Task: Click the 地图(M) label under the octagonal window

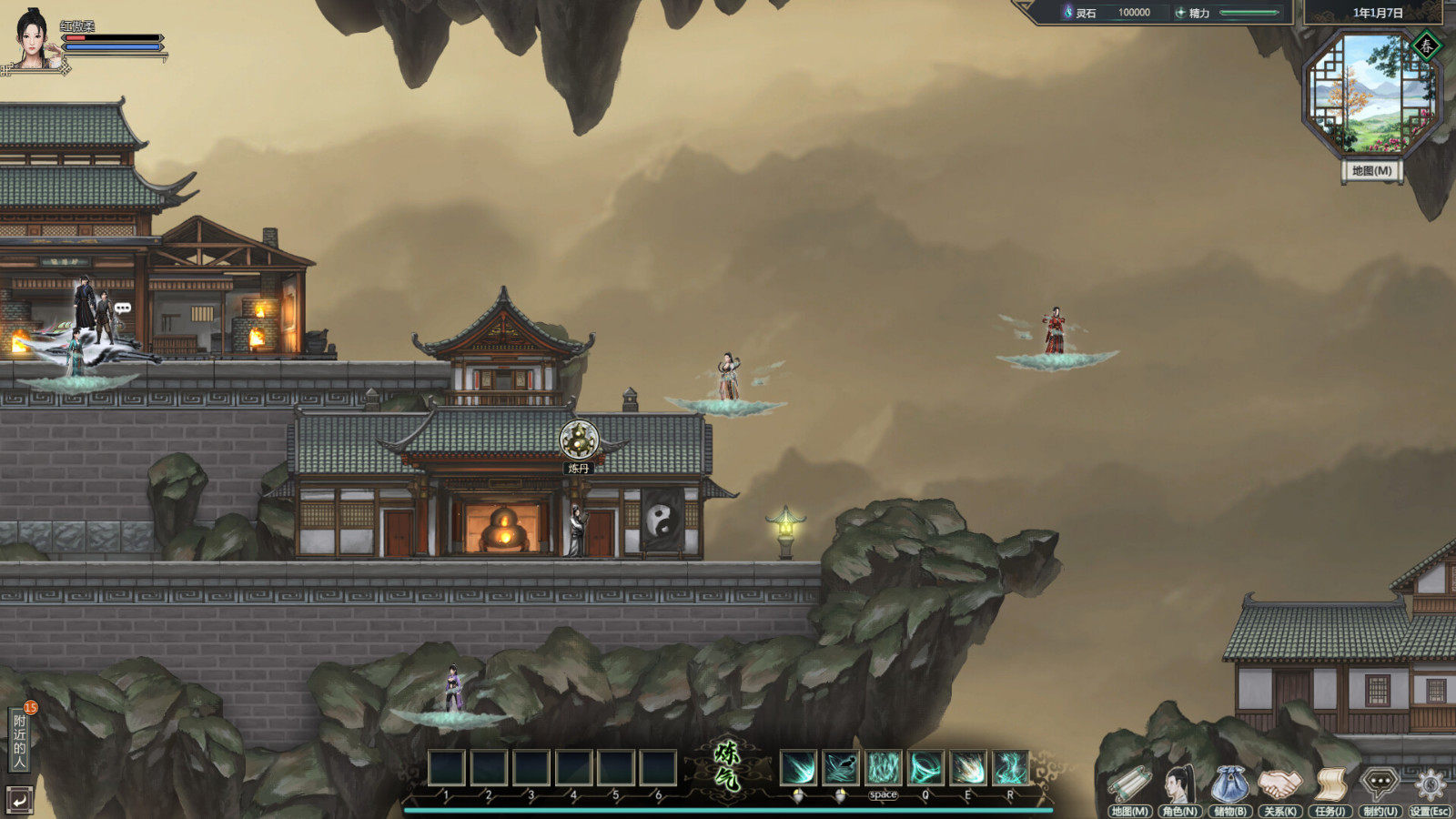Action: pyautogui.click(x=1371, y=171)
